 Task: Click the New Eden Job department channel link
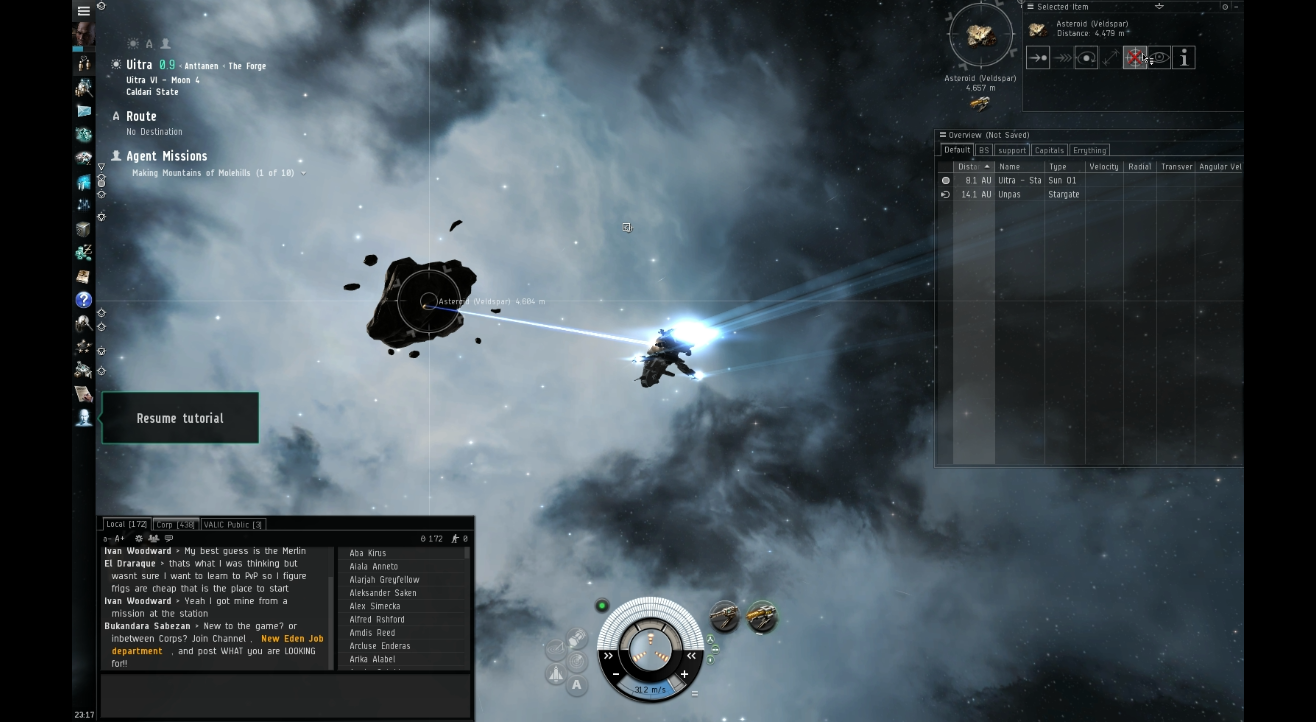[x=293, y=637]
